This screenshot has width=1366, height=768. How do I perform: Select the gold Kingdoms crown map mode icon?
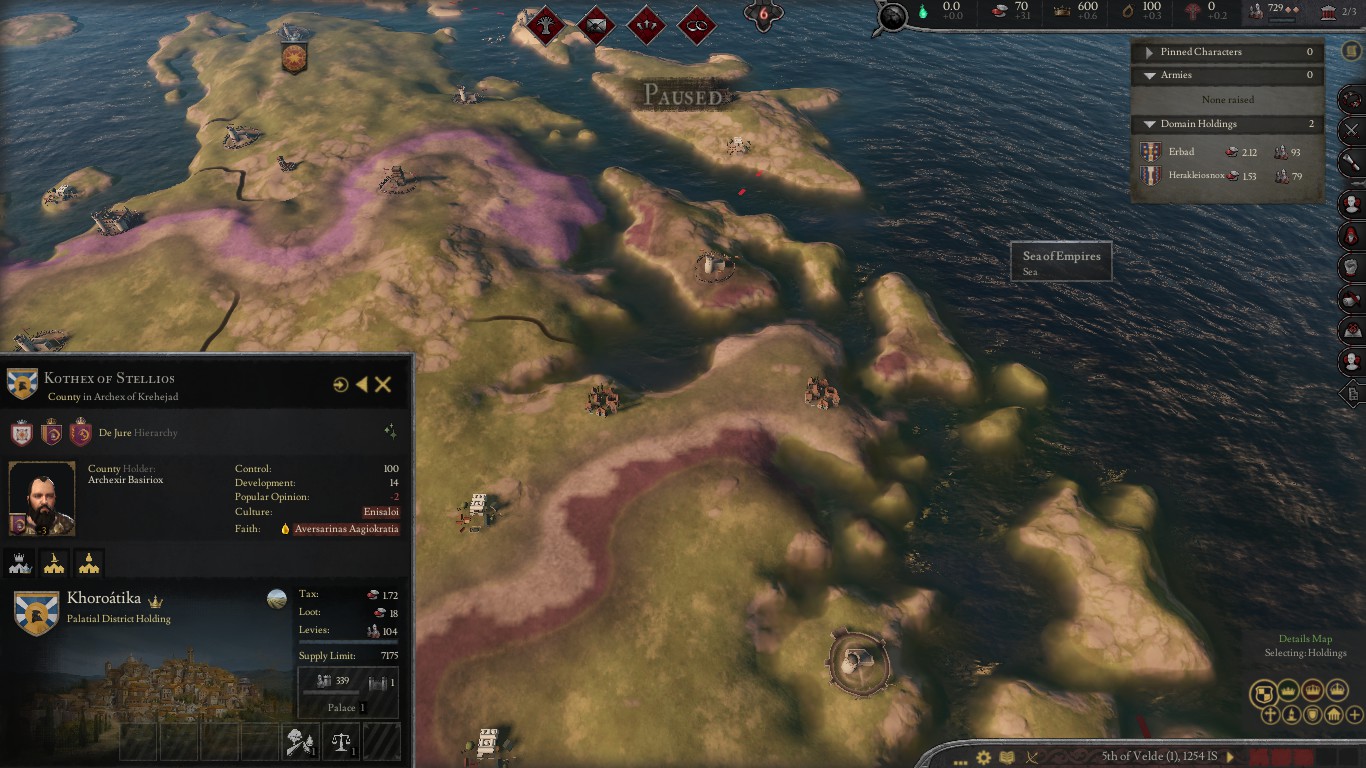(1338, 690)
